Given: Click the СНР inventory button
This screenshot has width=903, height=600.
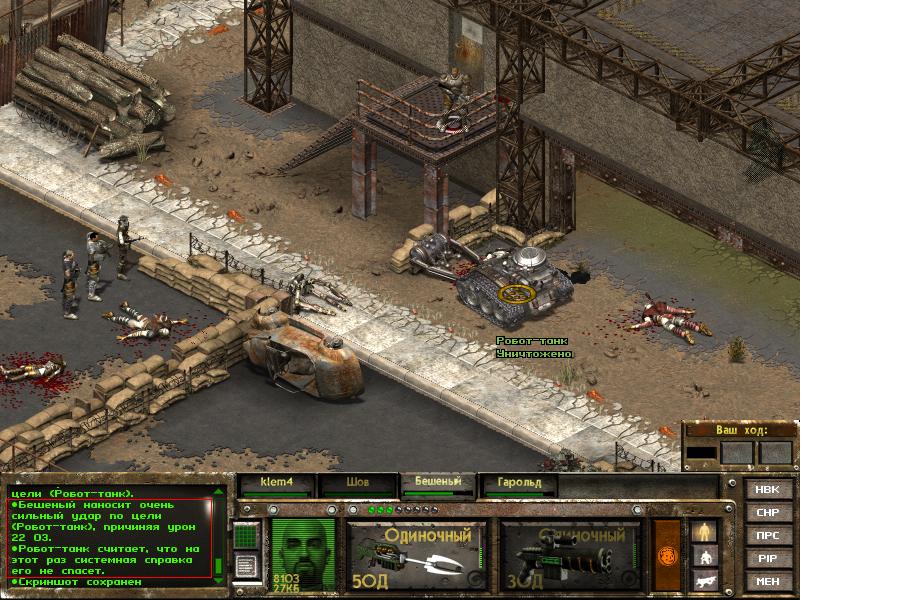Looking at the screenshot, I should [x=768, y=513].
